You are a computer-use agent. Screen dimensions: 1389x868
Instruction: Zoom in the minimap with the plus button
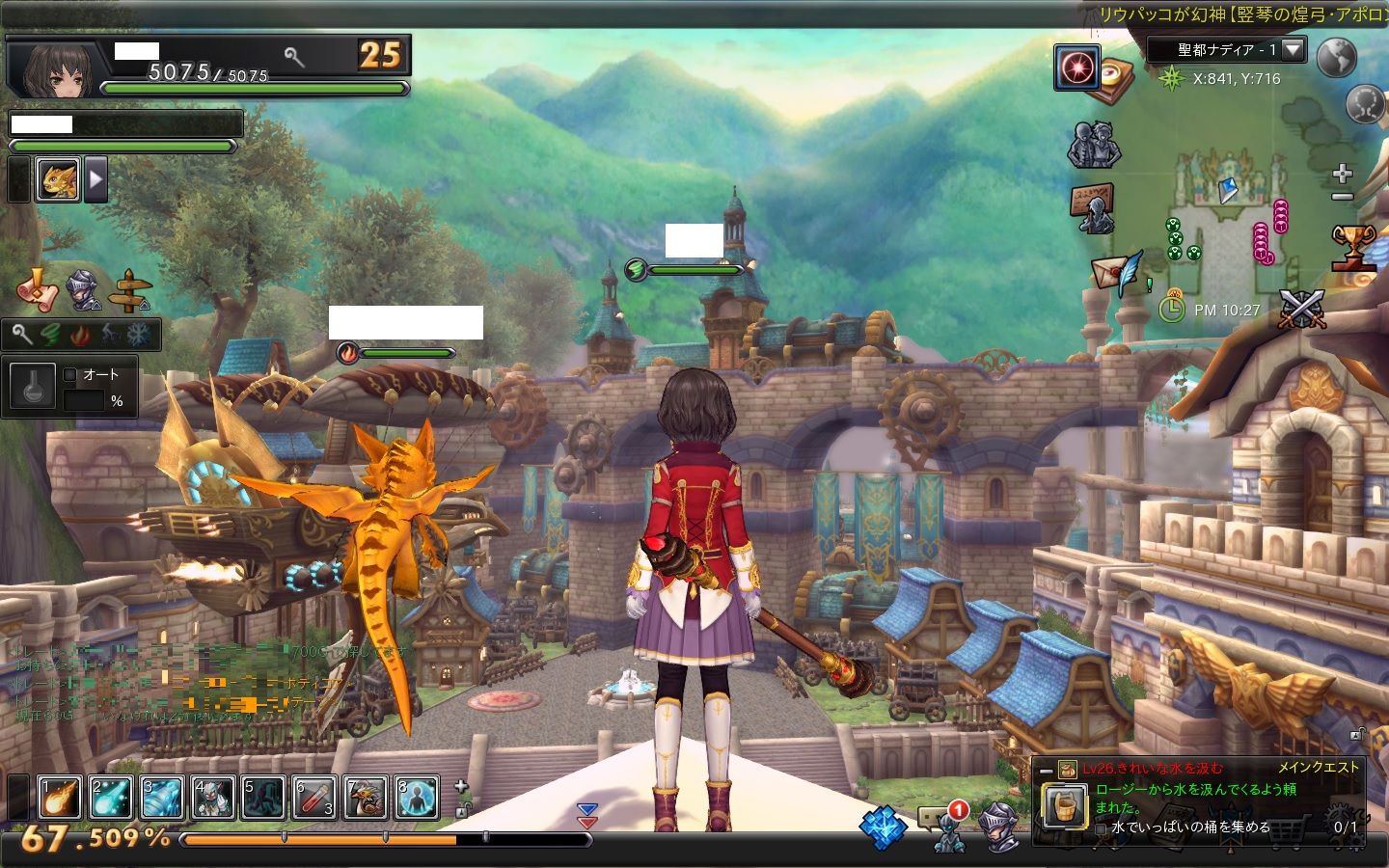pos(1342,174)
